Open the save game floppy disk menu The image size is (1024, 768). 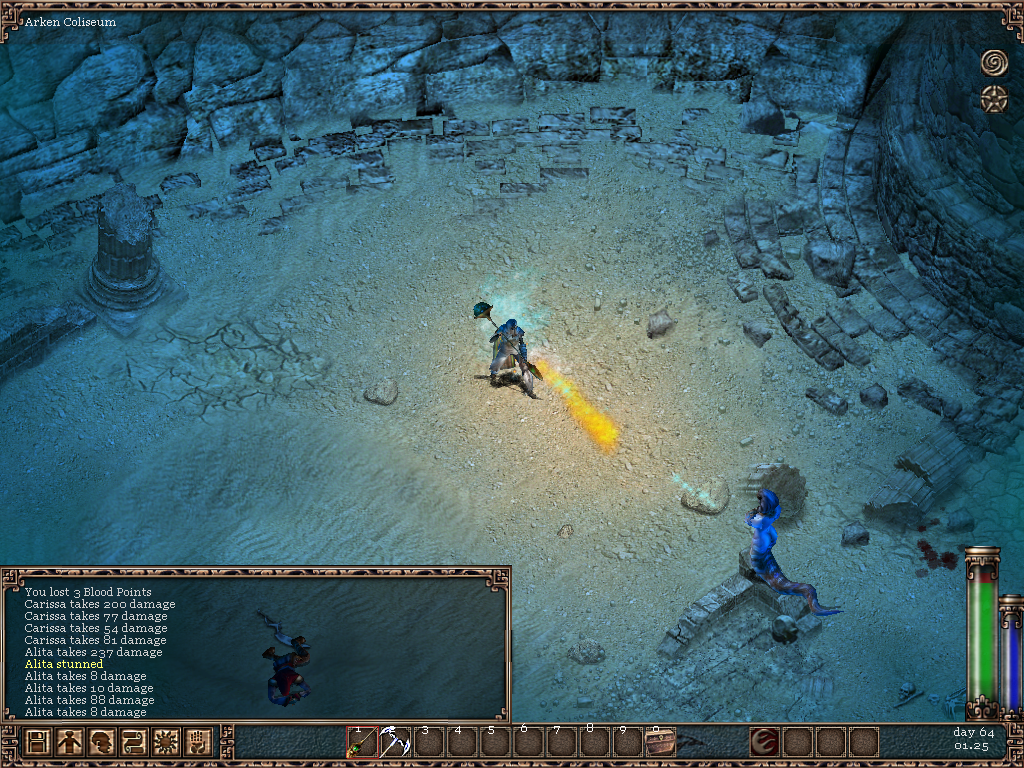pyautogui.click(x=38, y=743)
